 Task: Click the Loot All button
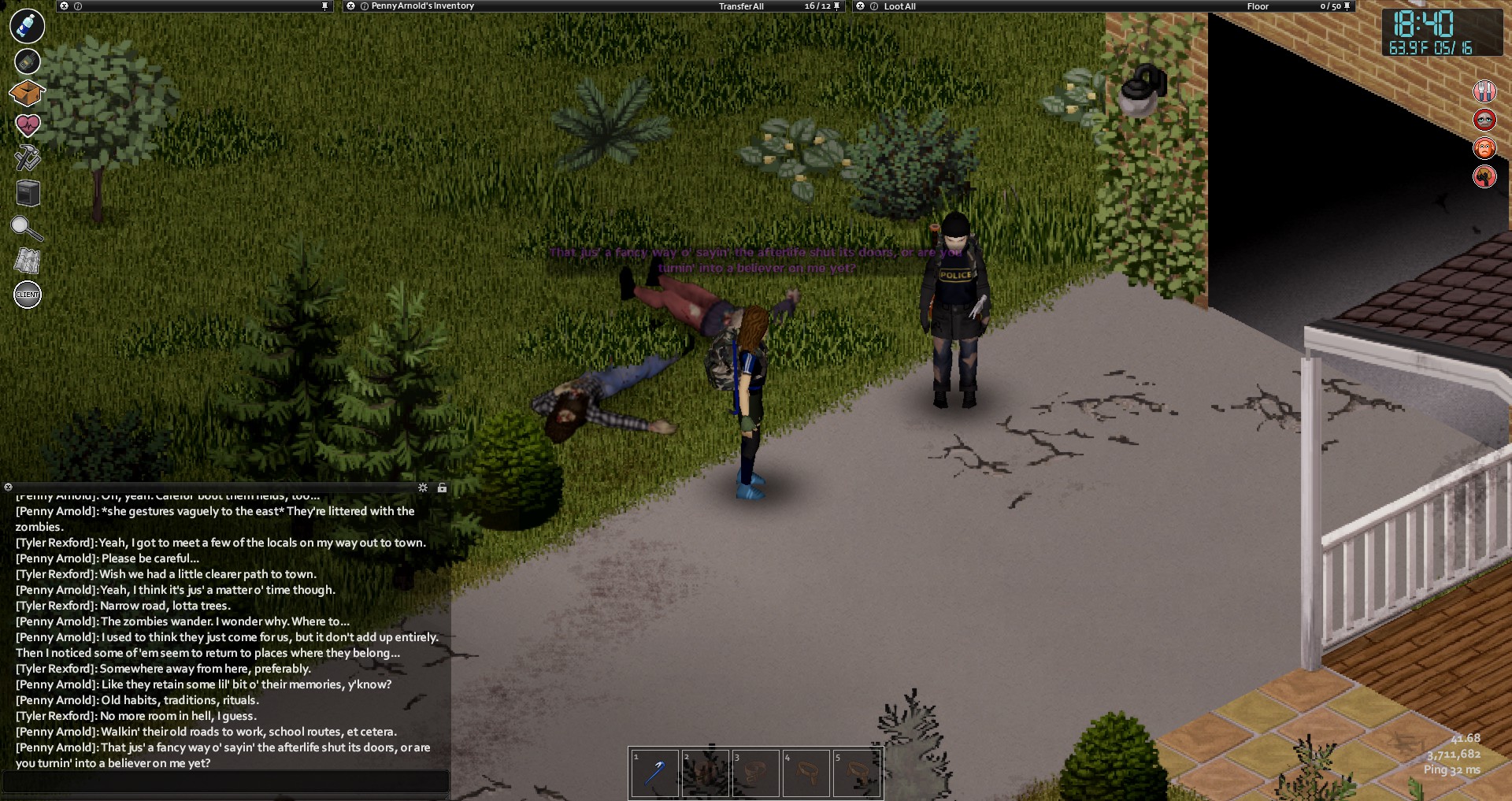point(899,6)
